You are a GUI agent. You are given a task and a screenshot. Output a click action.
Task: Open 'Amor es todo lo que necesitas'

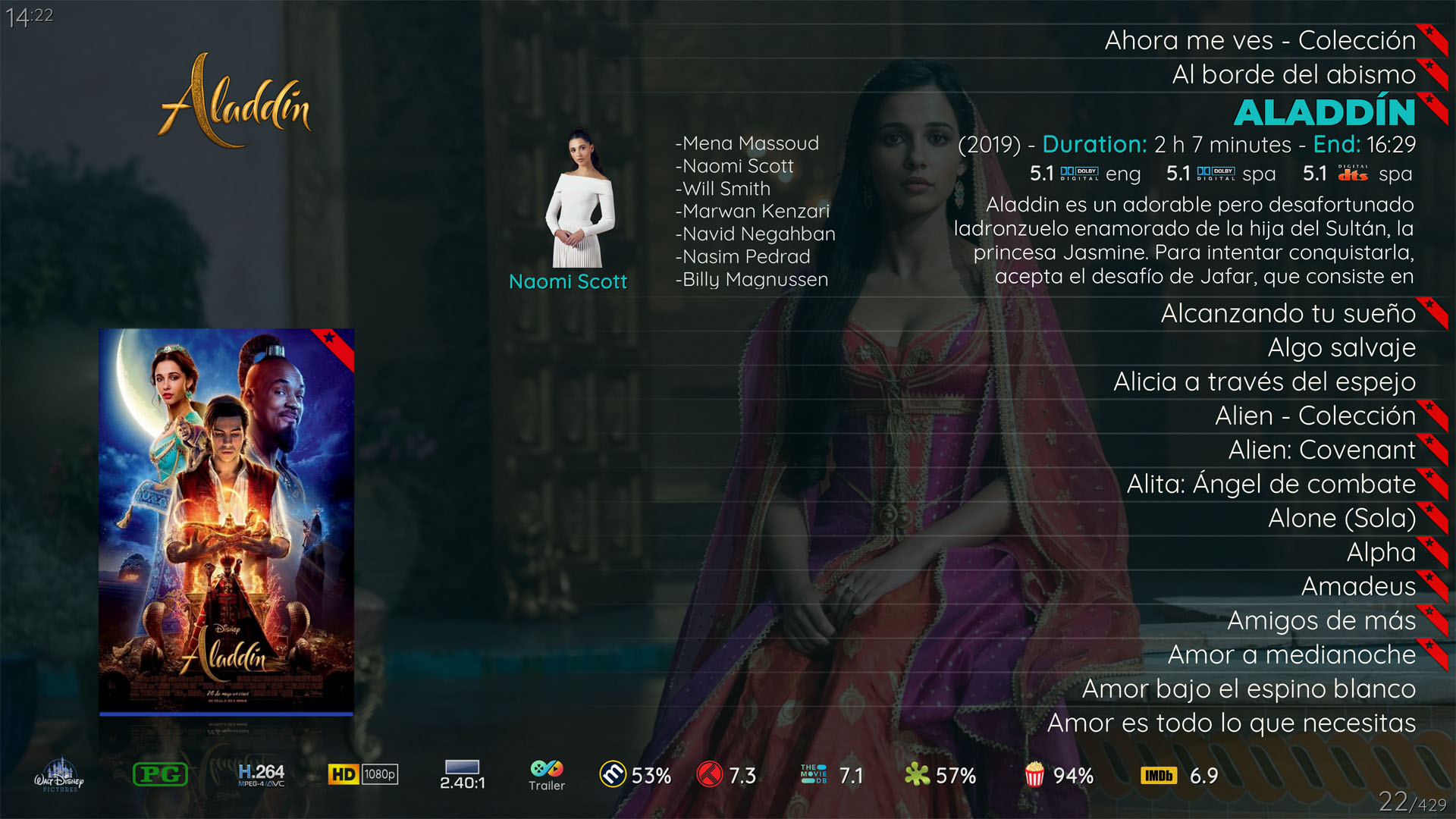pos(1231,723)
